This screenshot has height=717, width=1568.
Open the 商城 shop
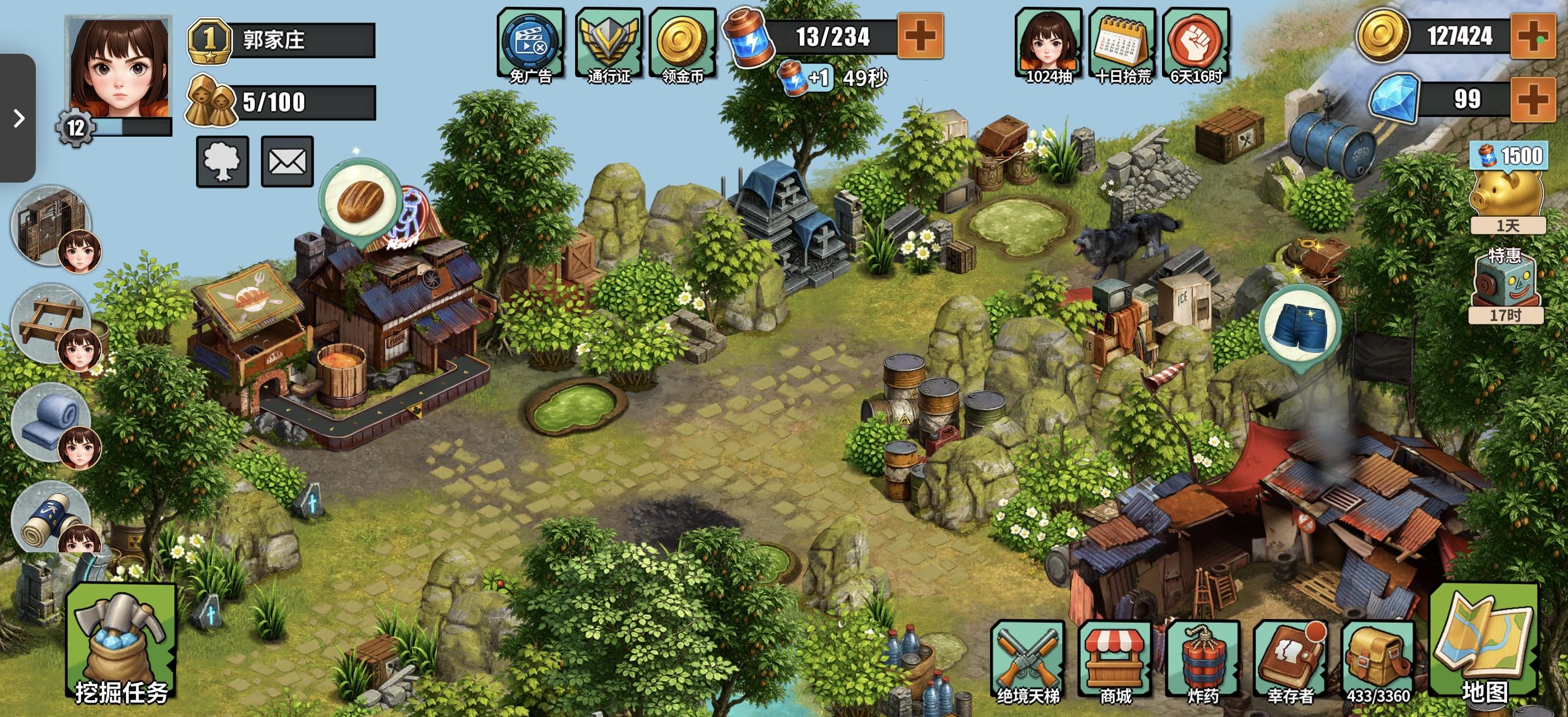[1114, 661]
